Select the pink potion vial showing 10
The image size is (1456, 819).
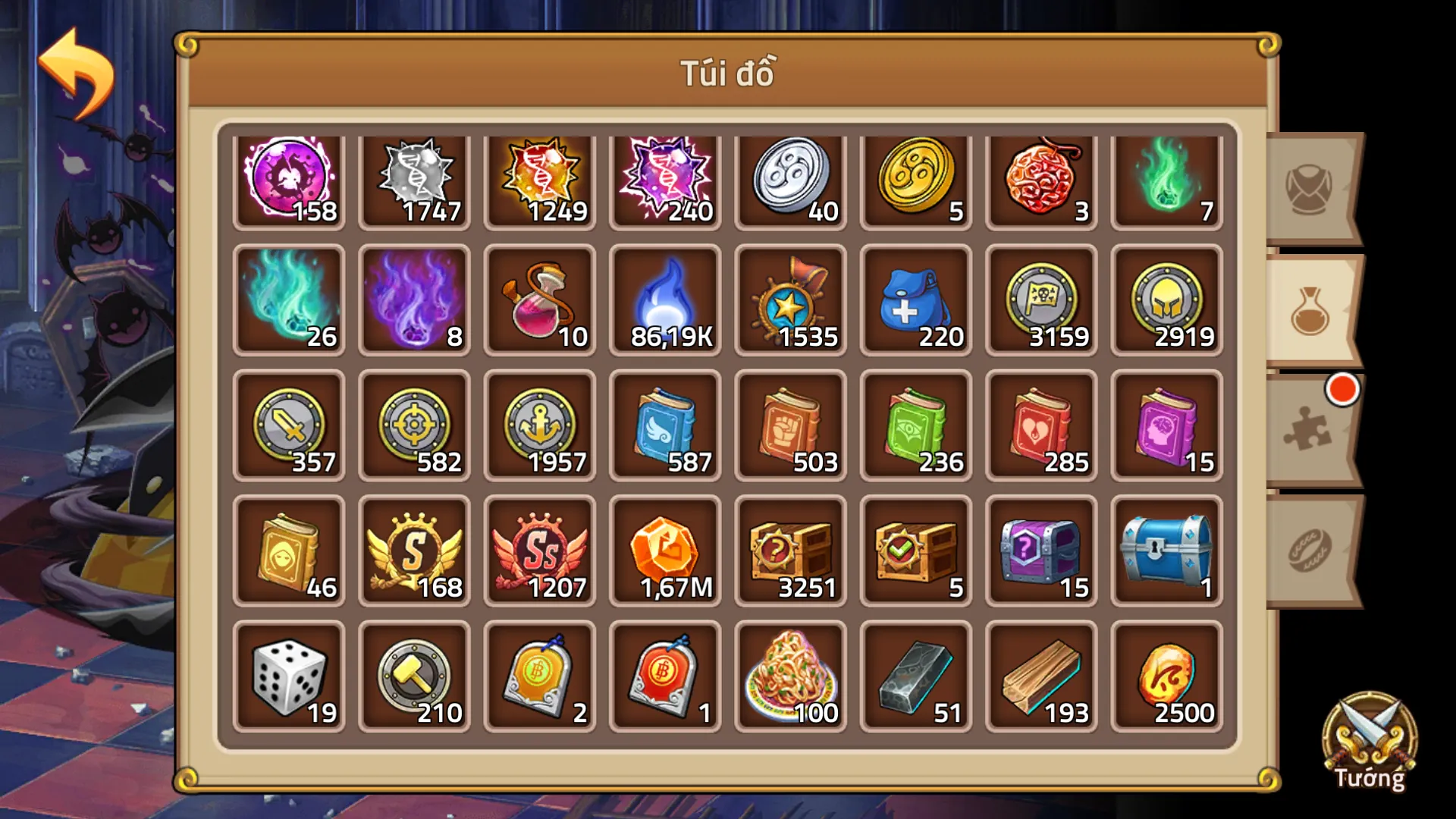[x=538, y=302]
